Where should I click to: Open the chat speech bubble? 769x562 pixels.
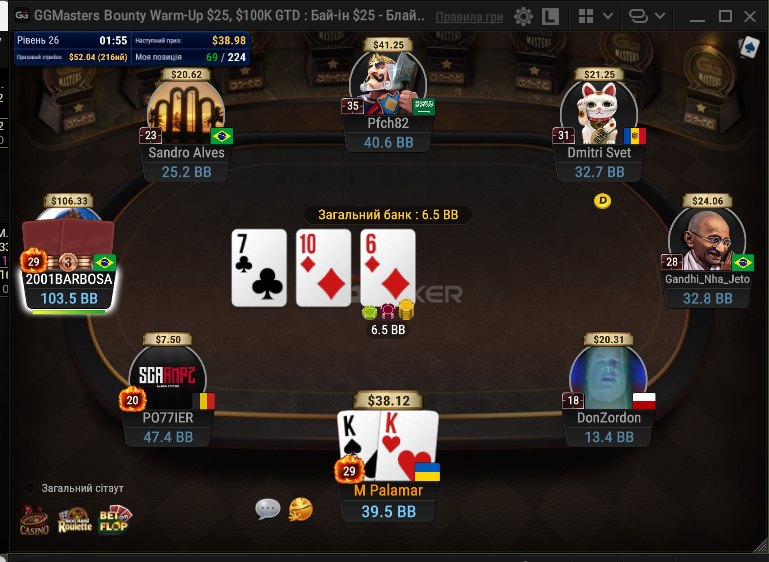(268, 509)
